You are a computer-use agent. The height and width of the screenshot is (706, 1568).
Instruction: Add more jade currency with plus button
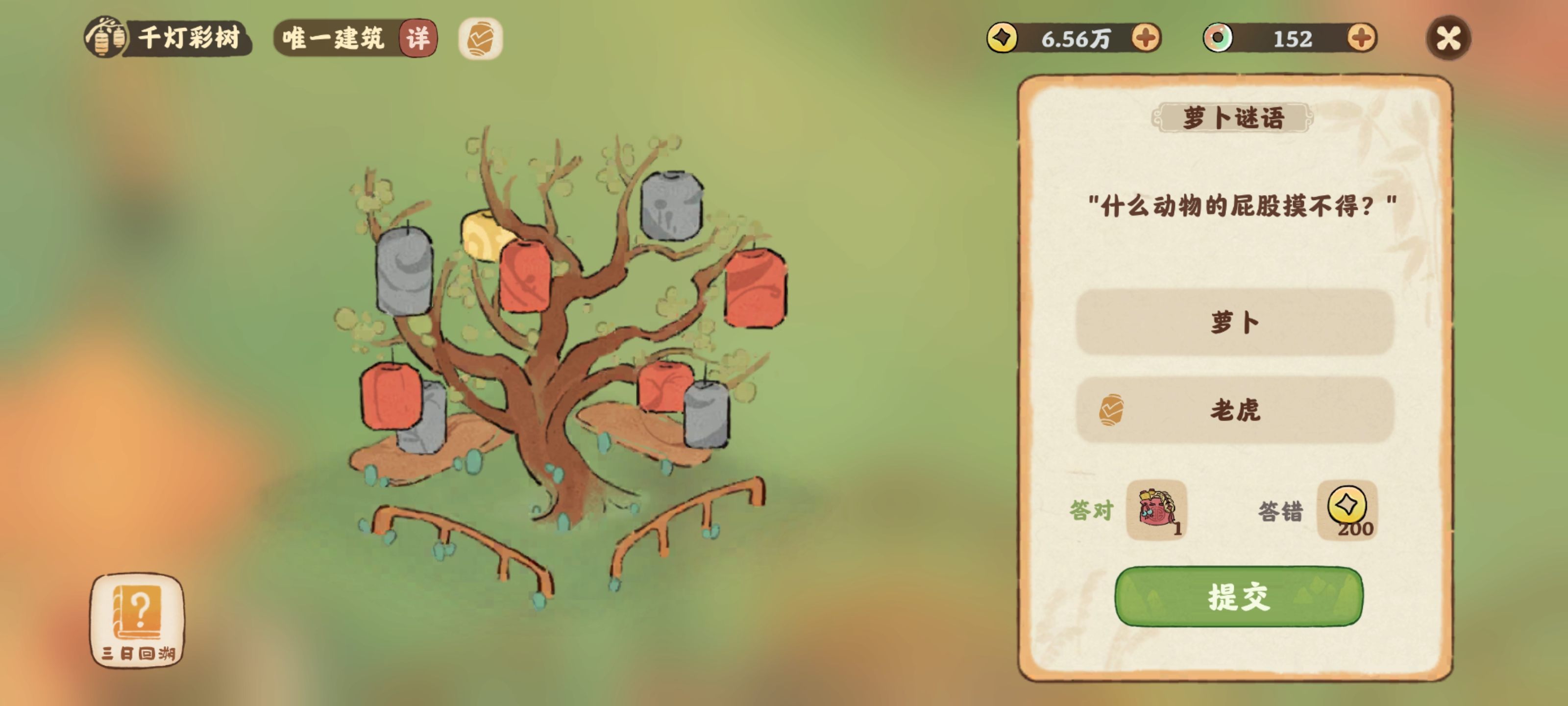click(x=1361, y=38)
